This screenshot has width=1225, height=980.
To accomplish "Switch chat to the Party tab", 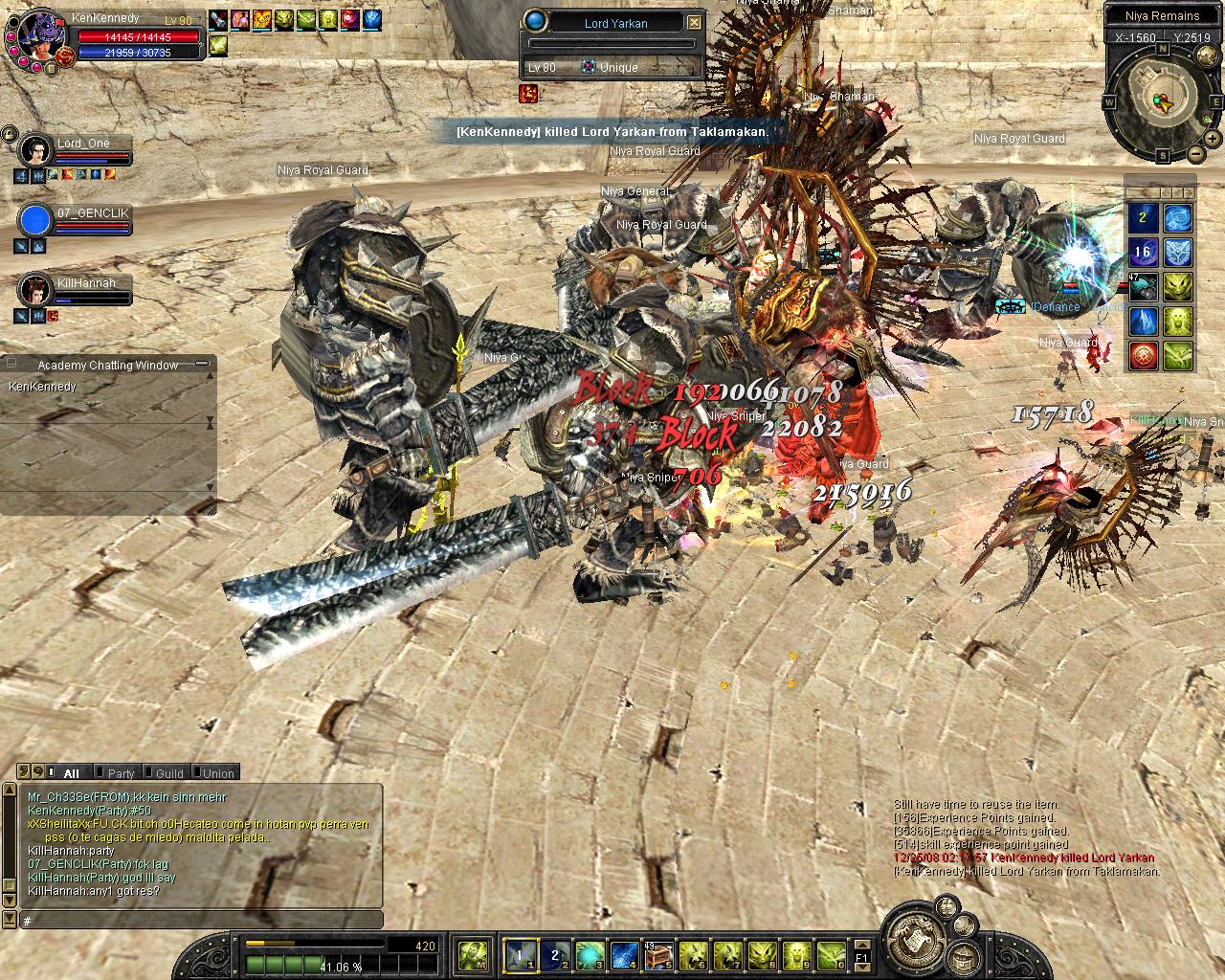I will point(121,773).
